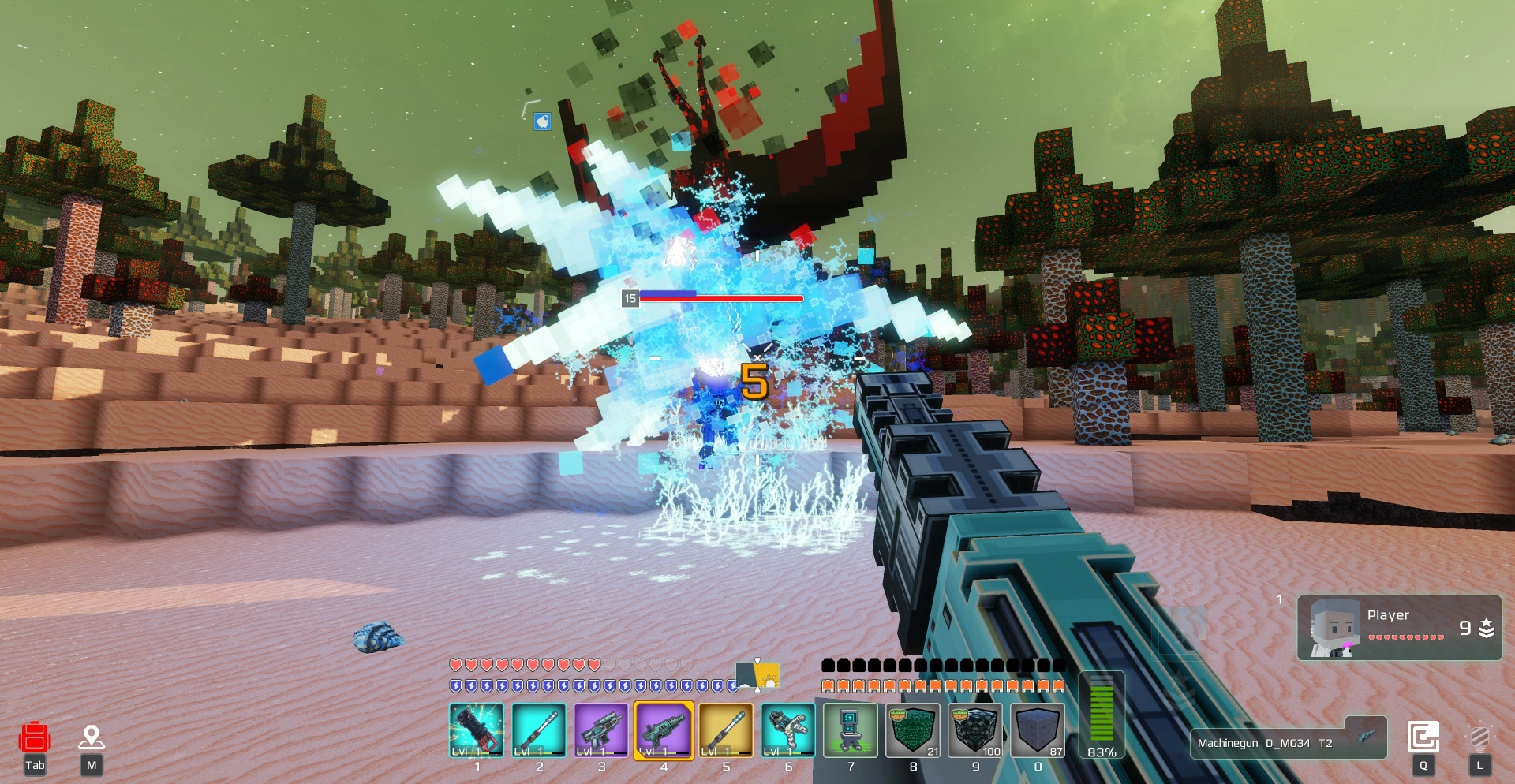Open the red backpack inventory icon
Image resolution: width=1515 pixels, height=784 pixels.
[x=35, y=739]
